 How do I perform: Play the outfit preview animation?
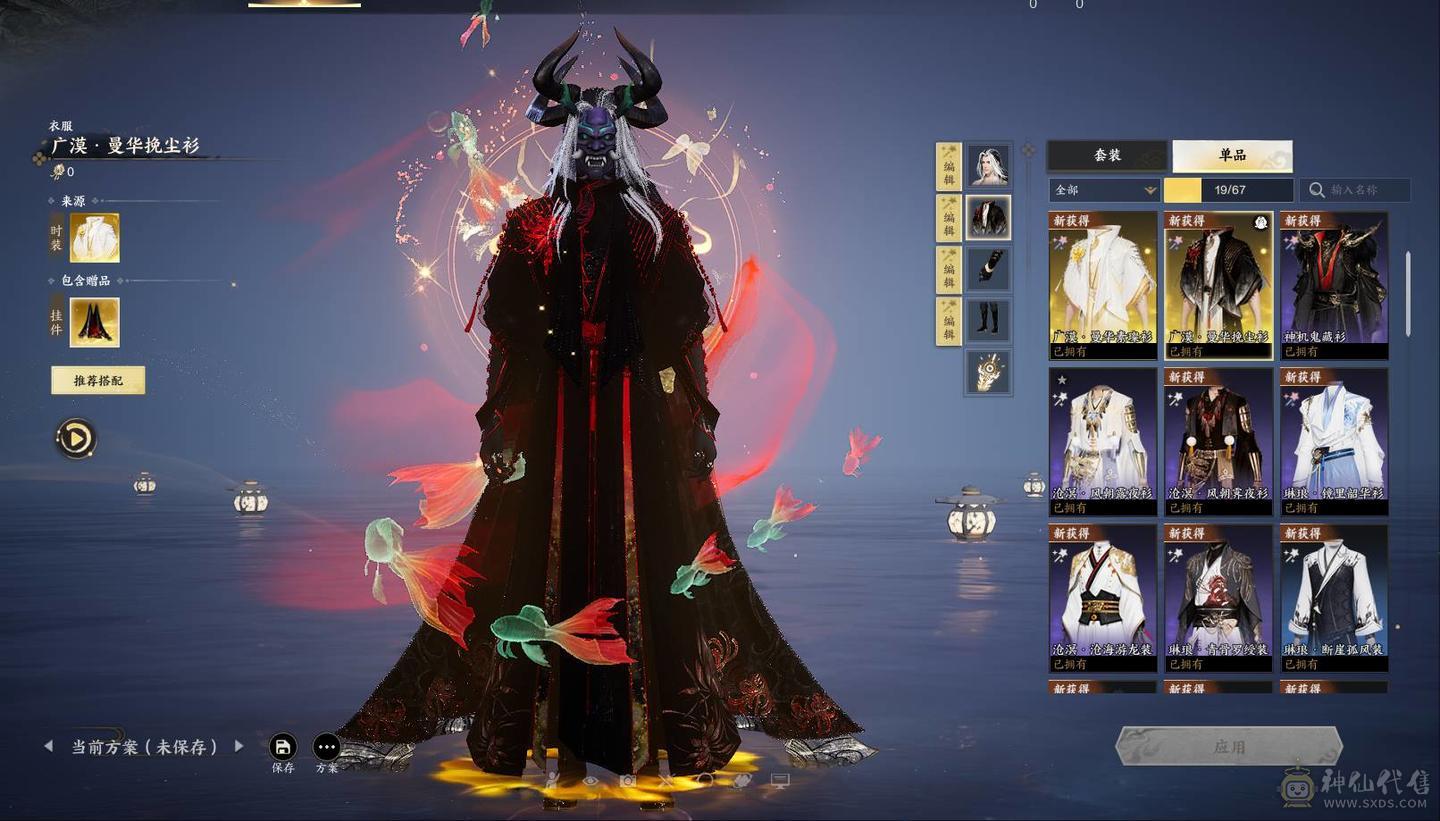click(x=76, y=438)
